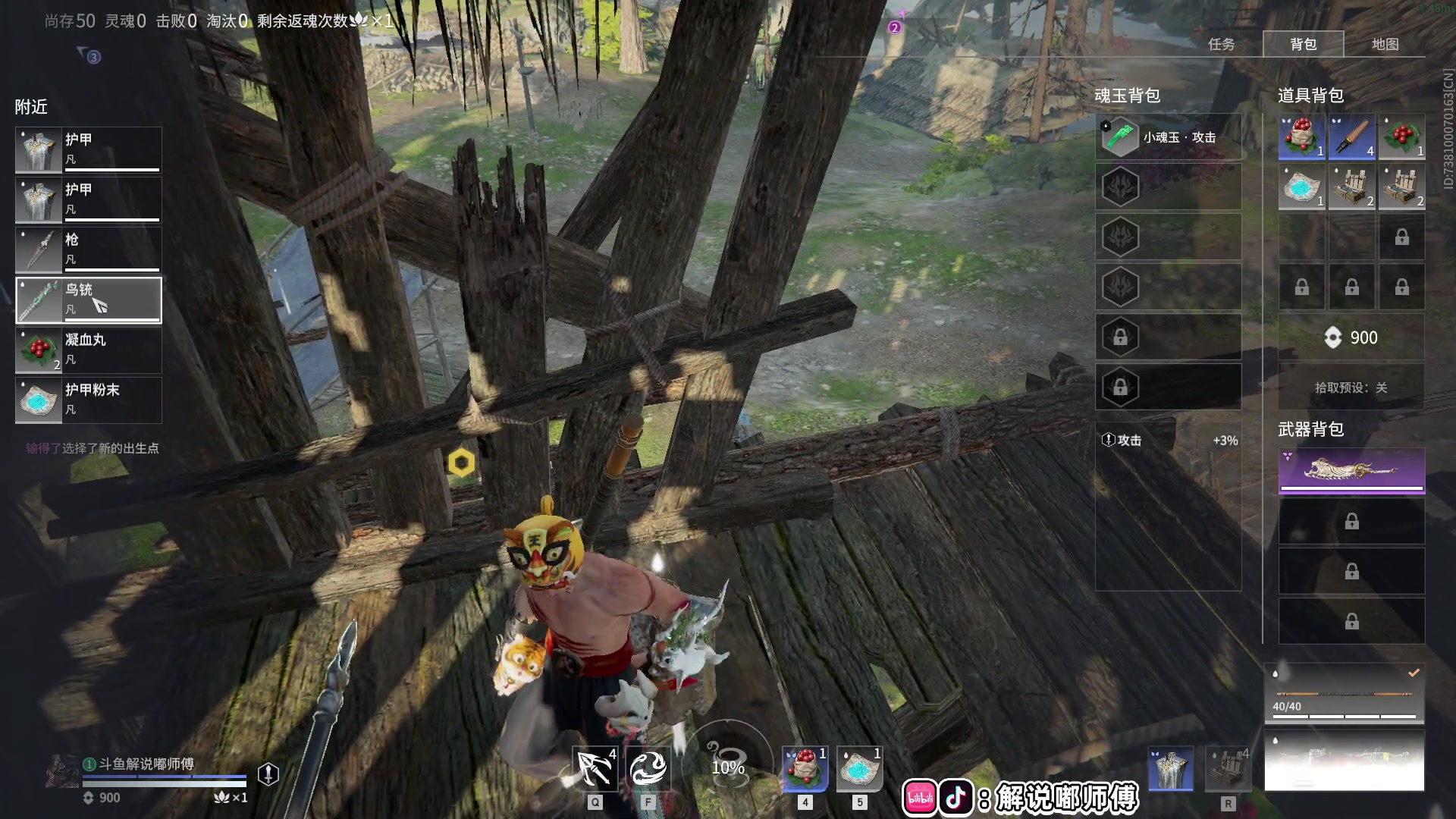
Task: Switch to the 任务 tab
Action: [1221, 44]
